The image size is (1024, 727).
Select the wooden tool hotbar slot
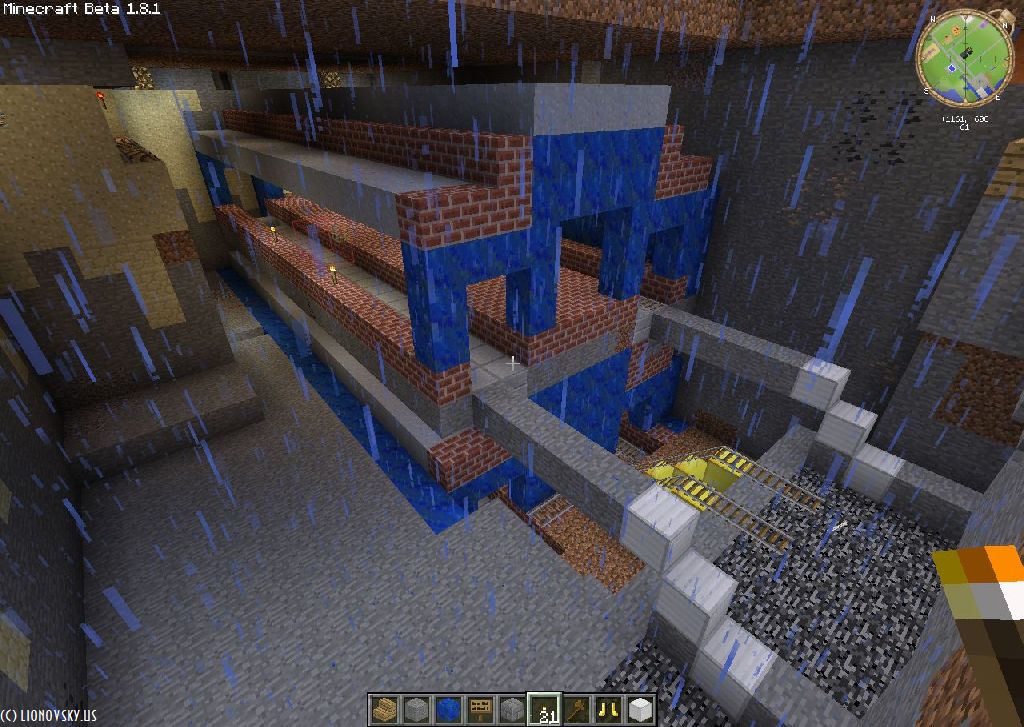(x=577, y=709)
